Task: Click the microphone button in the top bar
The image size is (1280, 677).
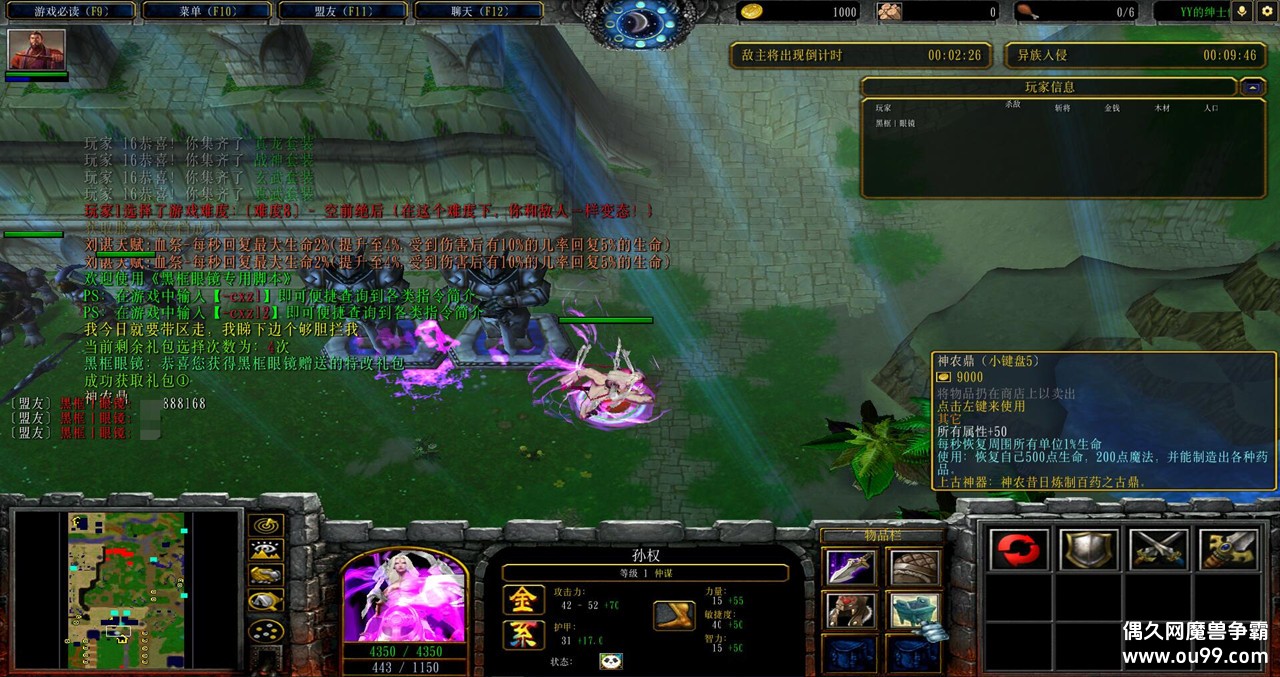Action: 1243,12
